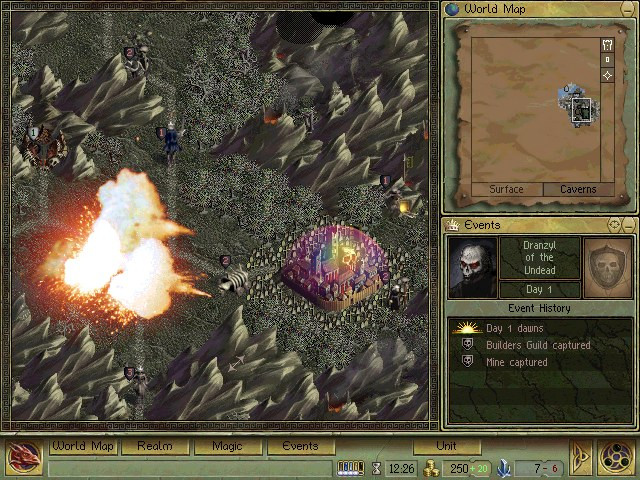Click the crosshair button in the Events header

click(x=614, y=225)
